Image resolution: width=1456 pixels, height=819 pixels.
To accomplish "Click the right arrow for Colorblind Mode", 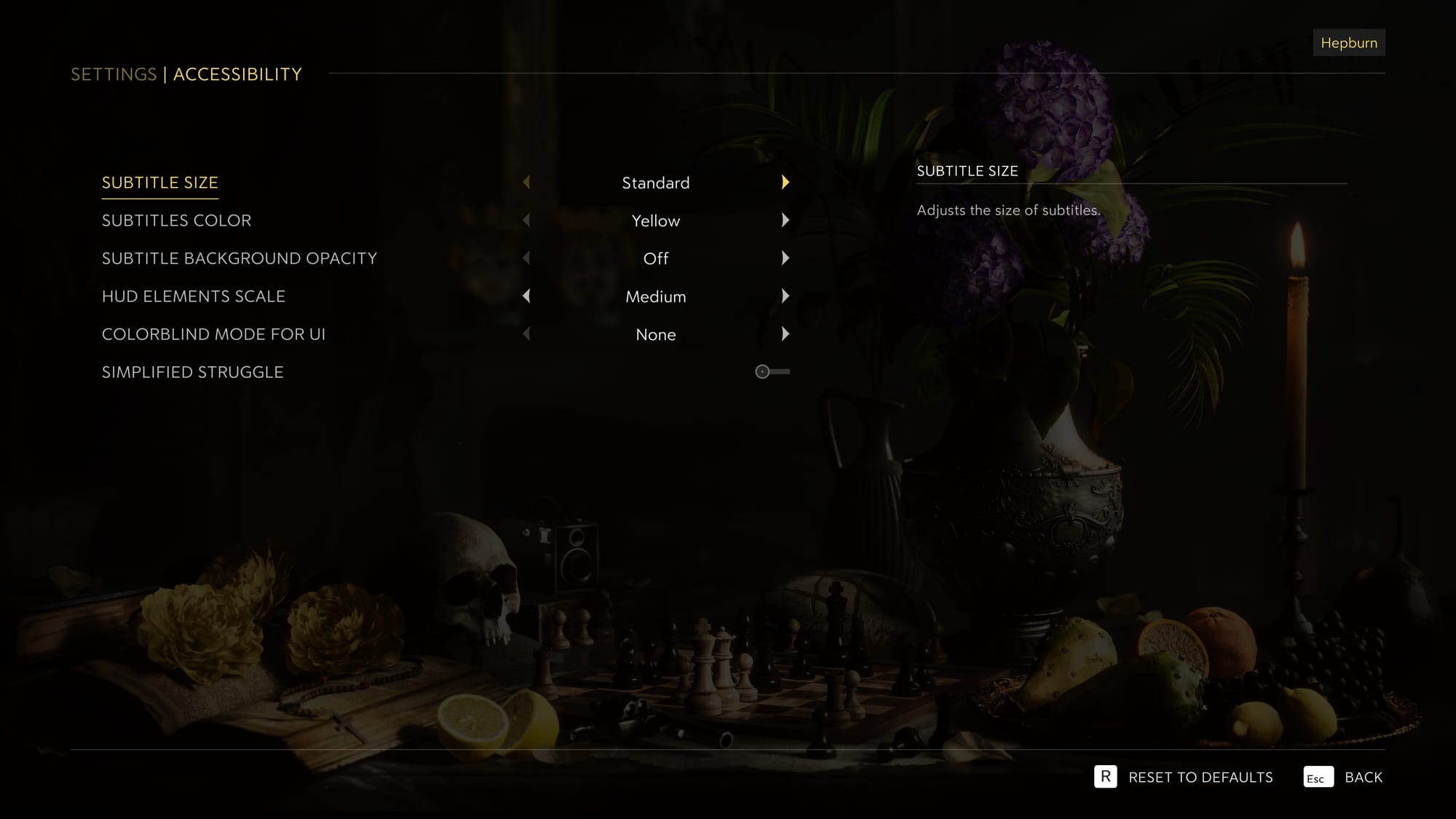I will [x=786, y=334].
